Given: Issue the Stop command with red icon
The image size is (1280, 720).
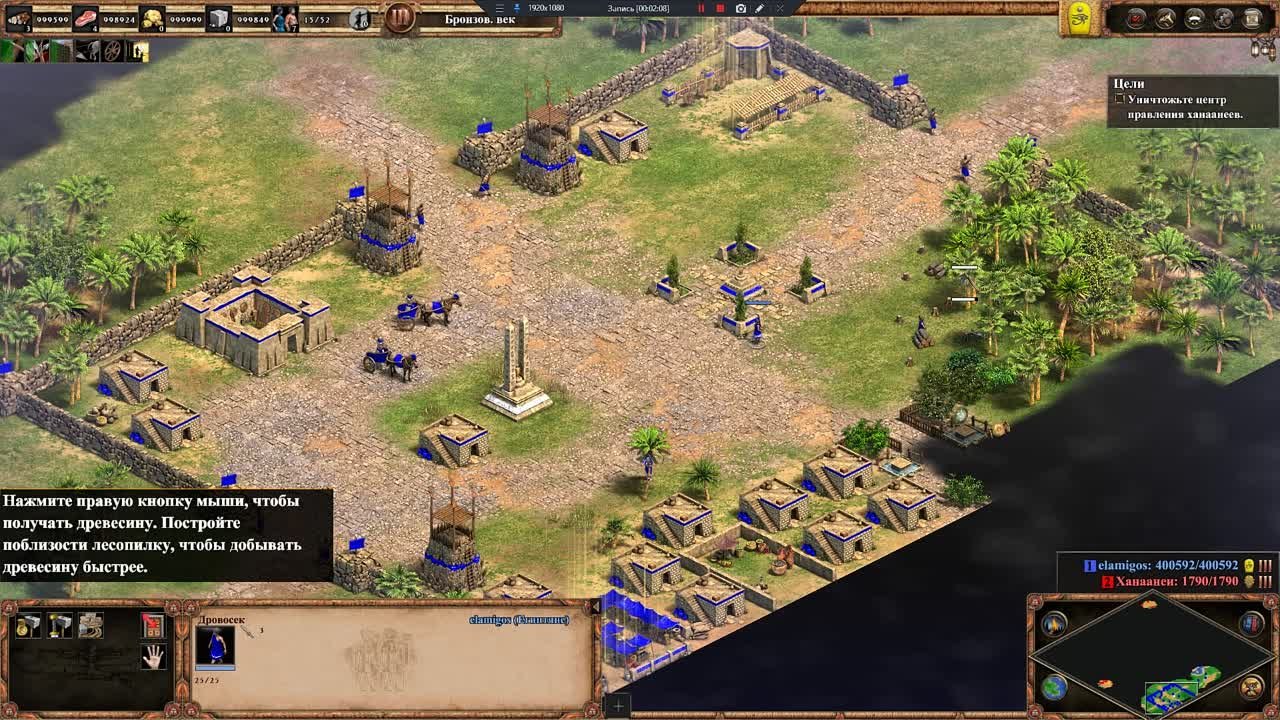Looking at the screenshot, I should click(x=153, y=624).
